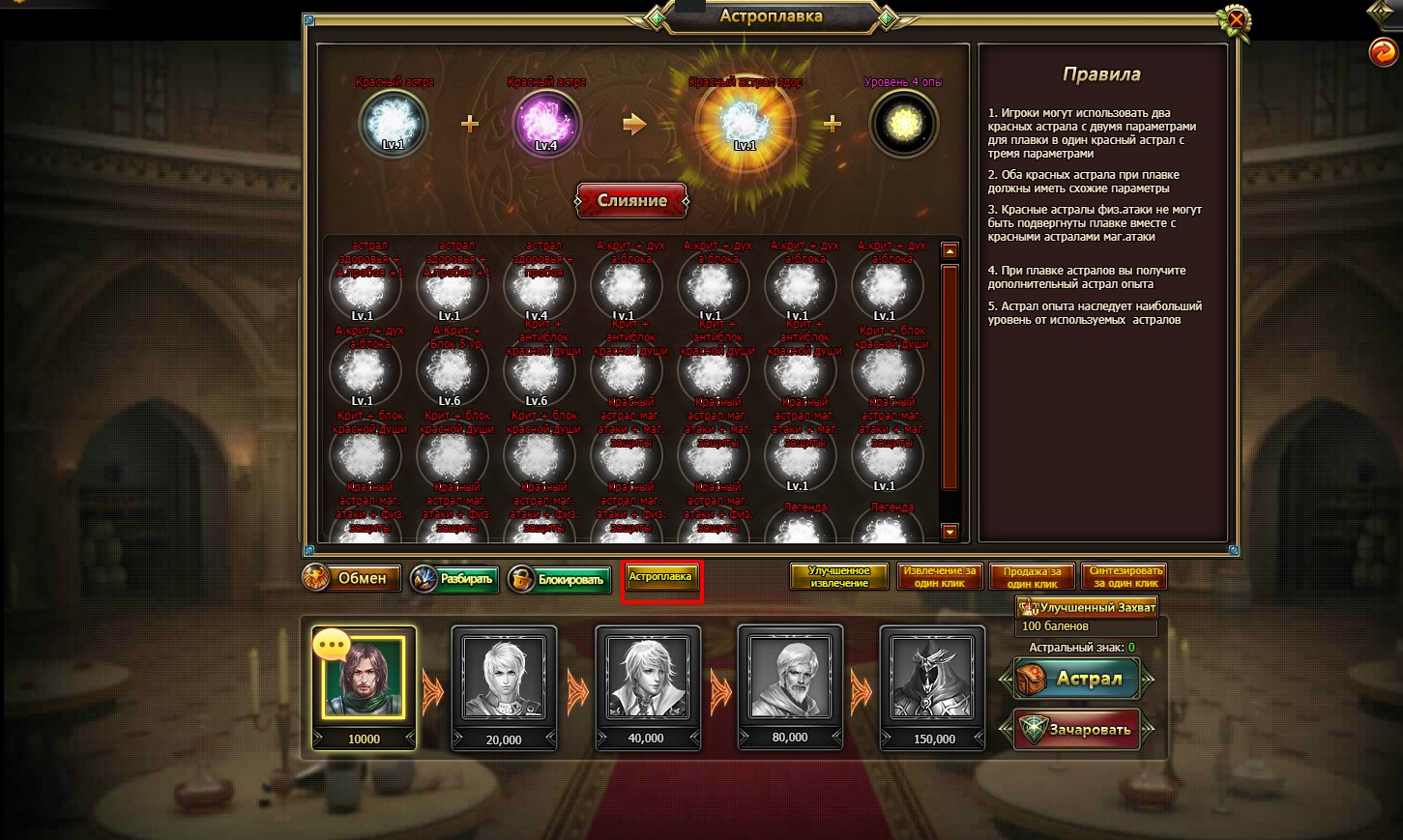Click the red Слияние merge button

click(x=631, y=201)
